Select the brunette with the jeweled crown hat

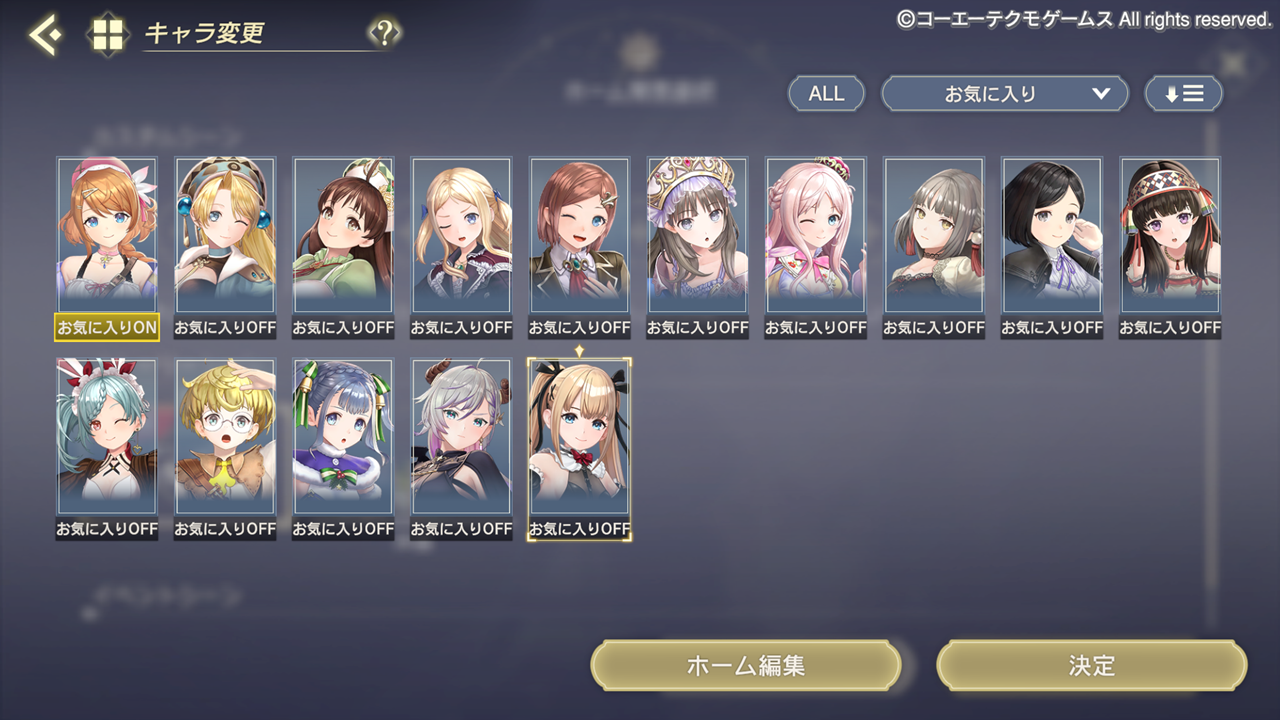point(697,235)
